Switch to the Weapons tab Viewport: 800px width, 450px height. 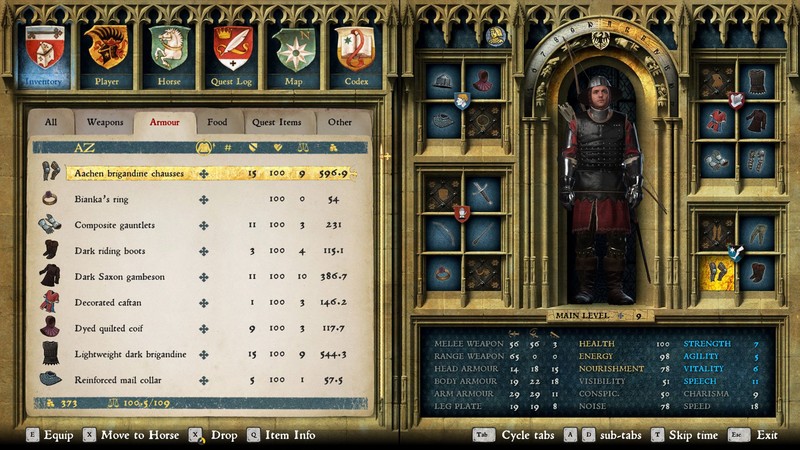(x=104, y=122)
